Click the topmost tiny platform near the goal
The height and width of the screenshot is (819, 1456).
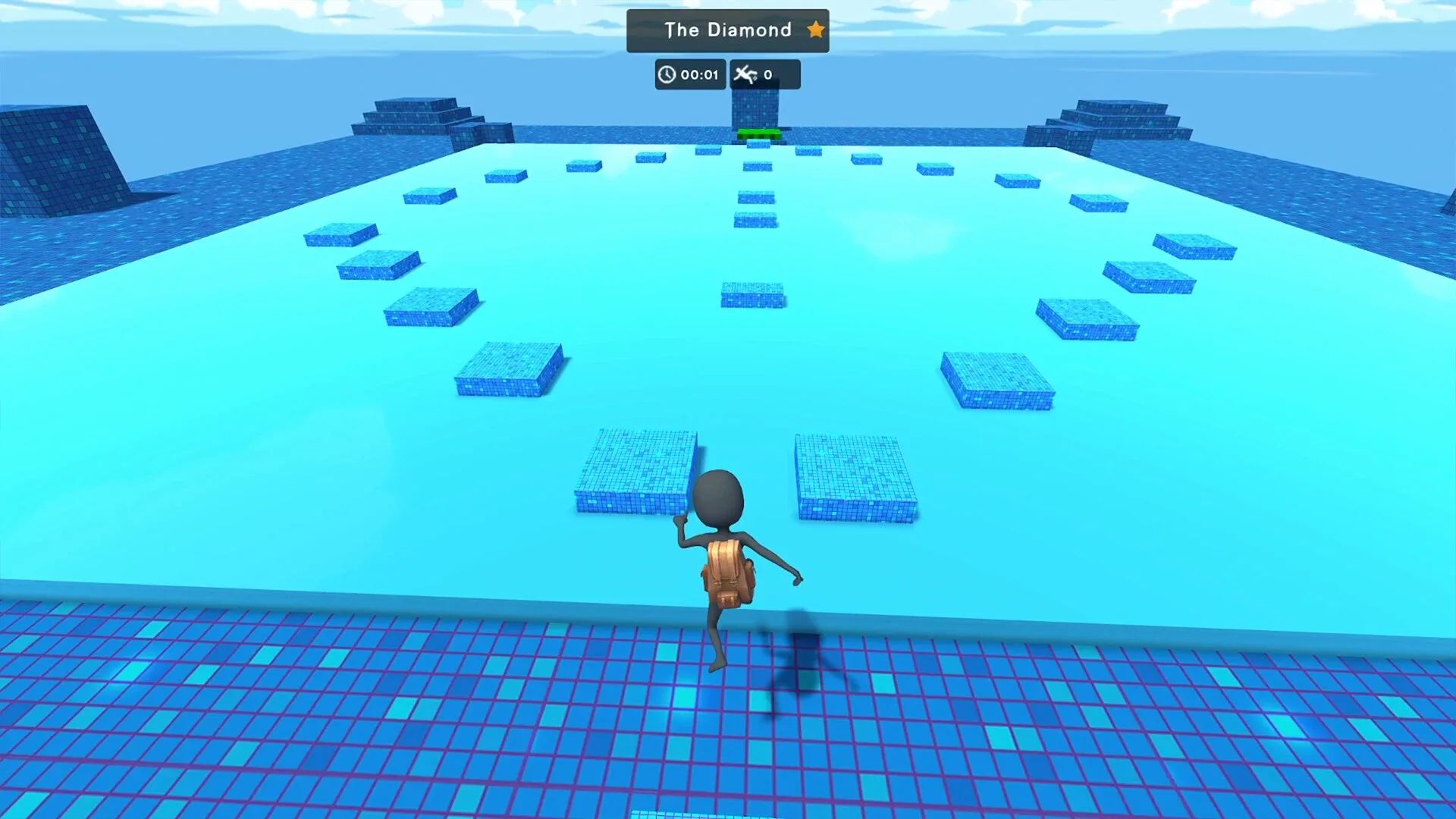click(x=758, y=143)
